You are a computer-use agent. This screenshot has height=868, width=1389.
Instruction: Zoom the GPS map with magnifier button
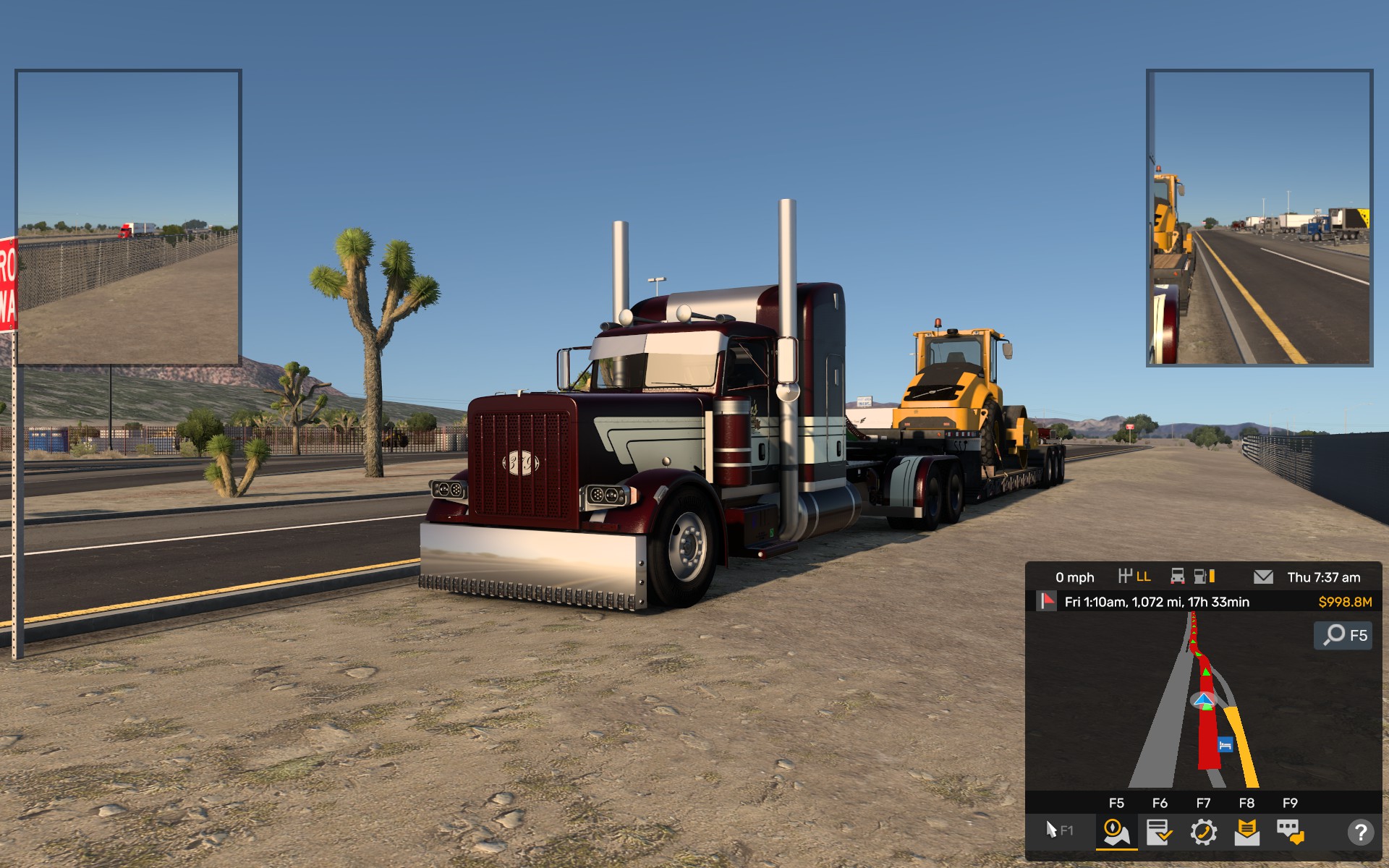[x=1343, y=635]
